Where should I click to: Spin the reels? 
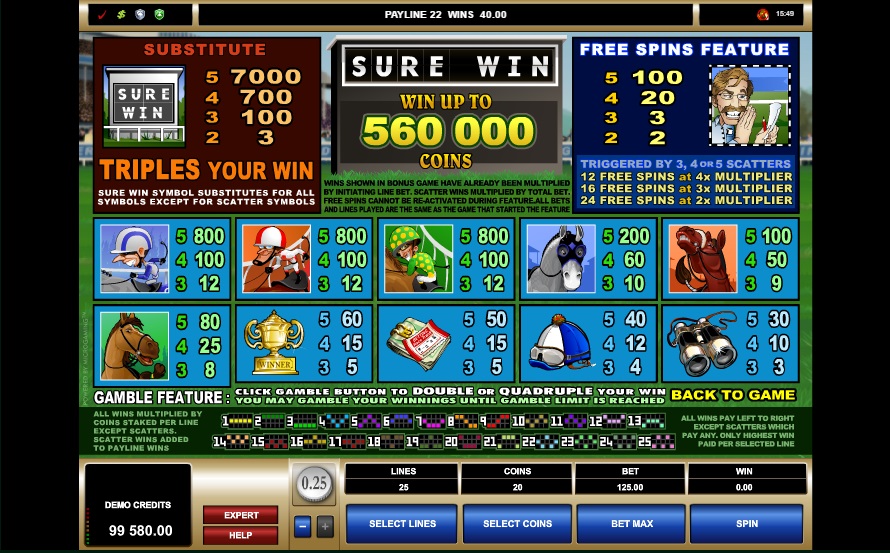746,523
